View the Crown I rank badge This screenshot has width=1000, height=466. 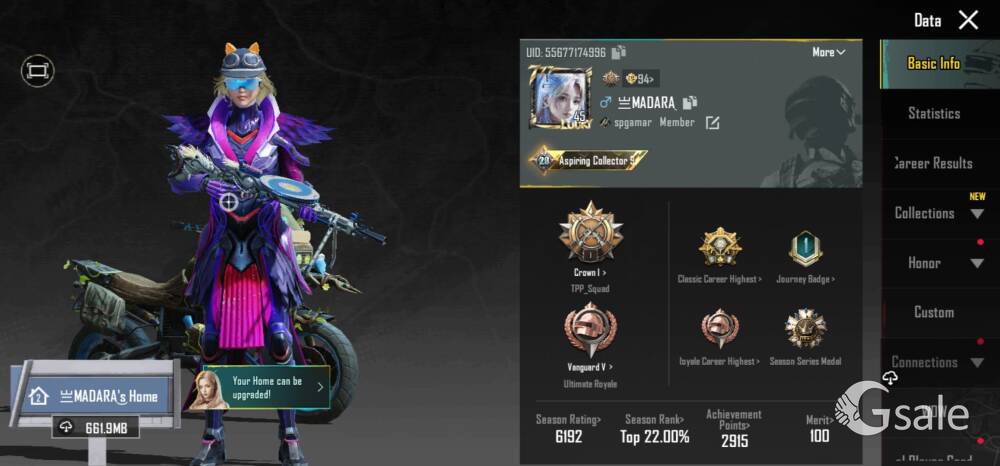(x=591, y=233)
